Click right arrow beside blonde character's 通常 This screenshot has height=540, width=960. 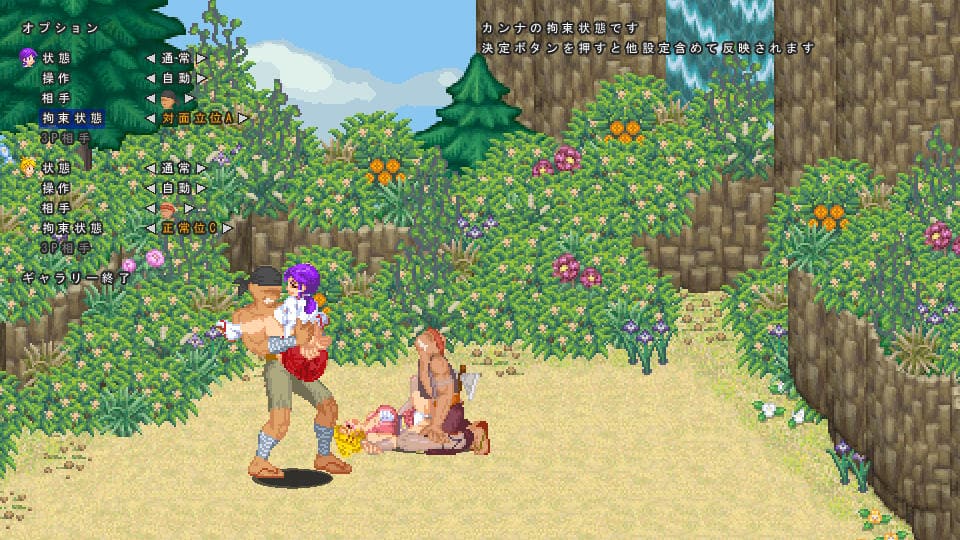coord(201,168)
